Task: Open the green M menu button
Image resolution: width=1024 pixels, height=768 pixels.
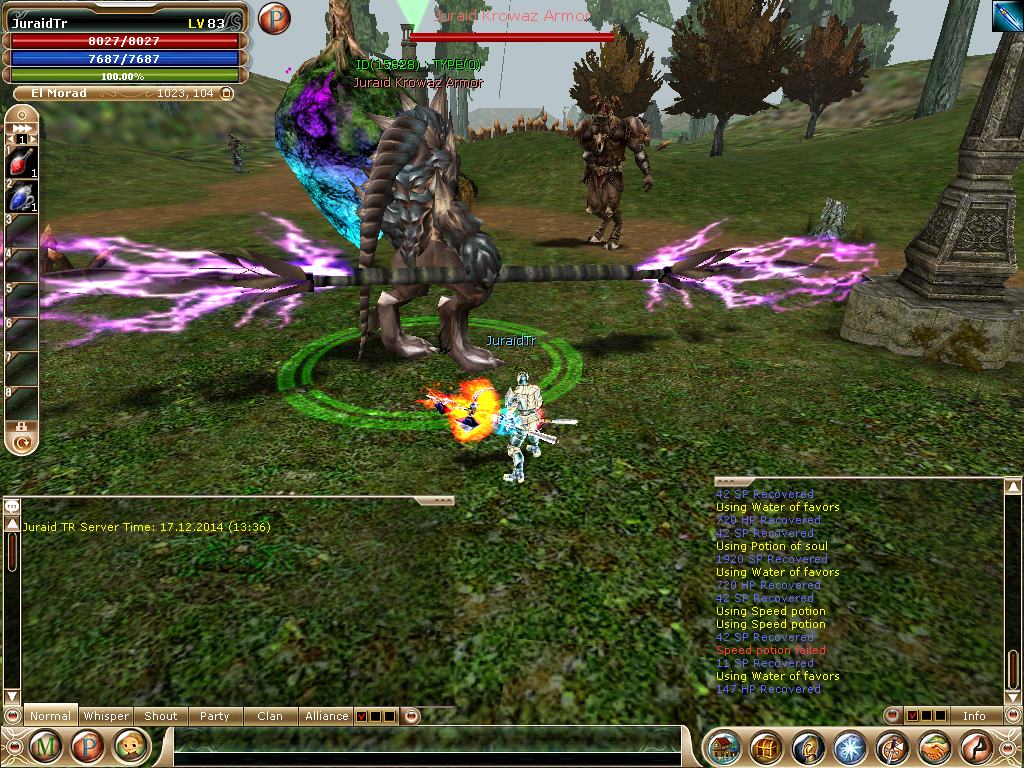Action: coord(45,746)
